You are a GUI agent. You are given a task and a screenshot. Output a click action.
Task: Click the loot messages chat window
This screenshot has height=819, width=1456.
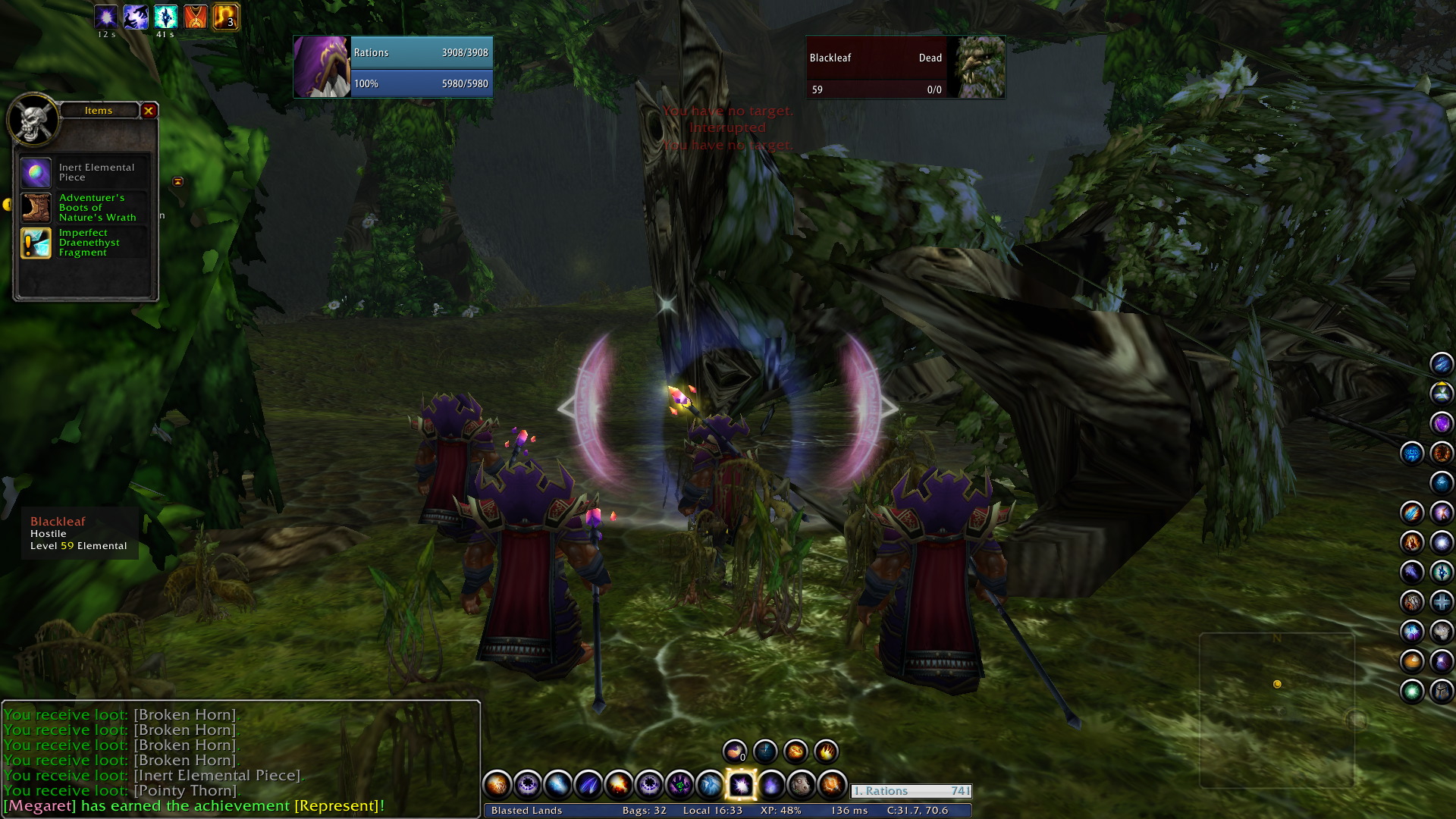pyautogui.click(x=241, y=751)
